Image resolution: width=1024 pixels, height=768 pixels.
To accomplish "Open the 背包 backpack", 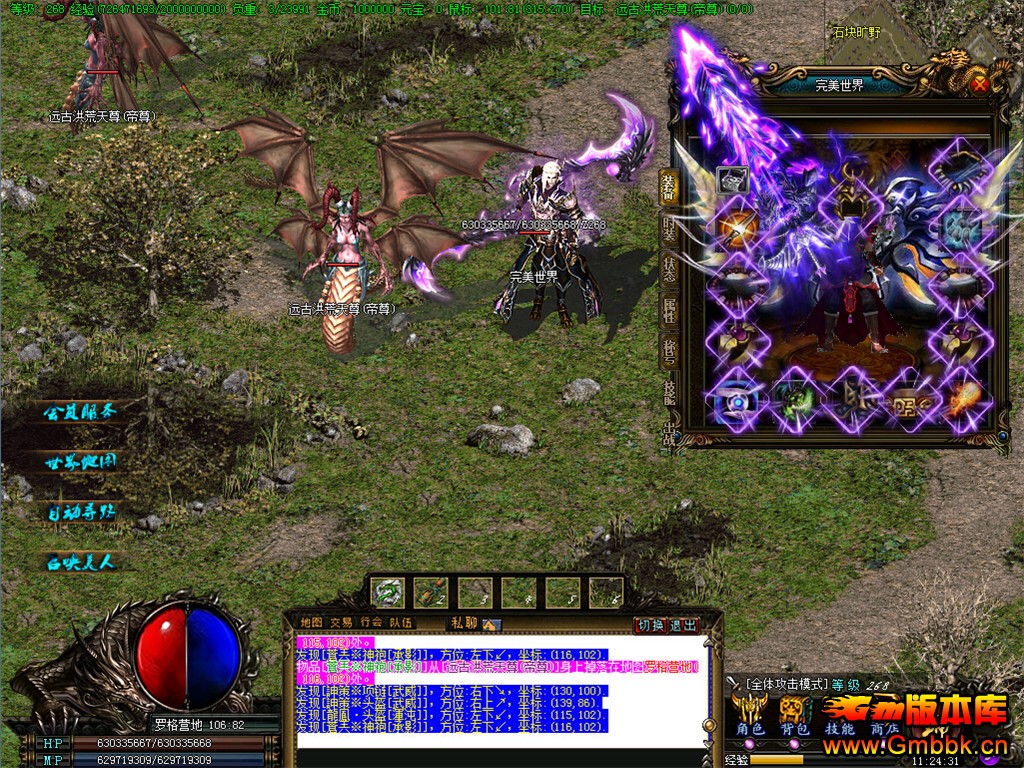I will 793,729.
